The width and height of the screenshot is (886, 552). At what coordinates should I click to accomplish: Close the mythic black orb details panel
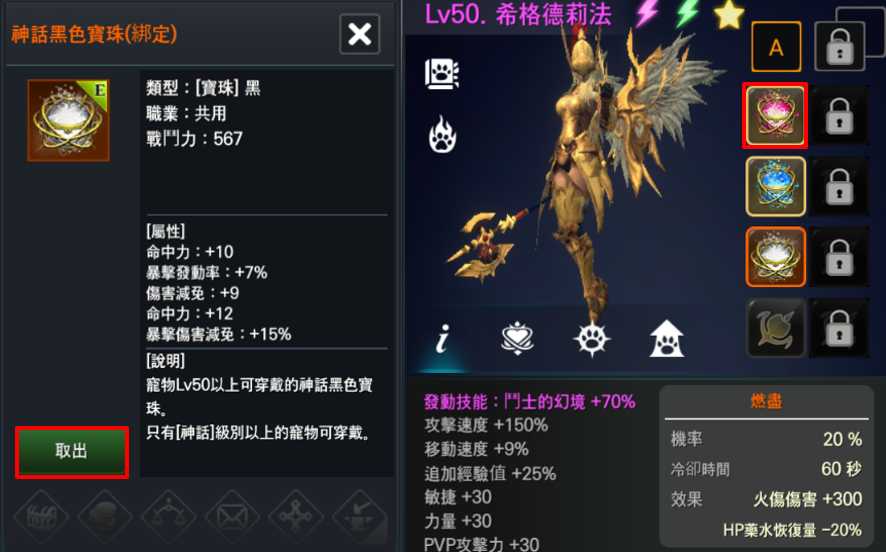click(x=359, y=35)
